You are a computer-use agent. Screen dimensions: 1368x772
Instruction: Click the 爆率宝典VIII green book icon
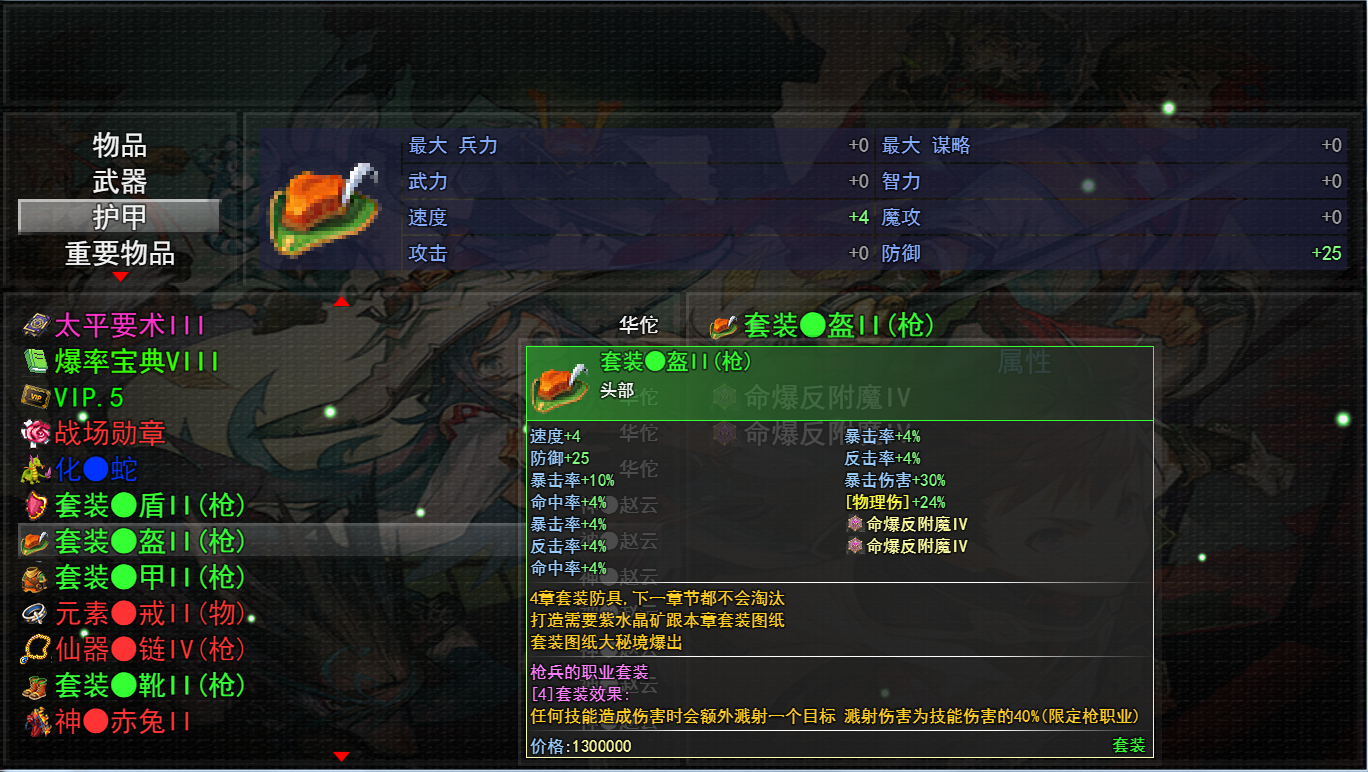coord(35,360)
